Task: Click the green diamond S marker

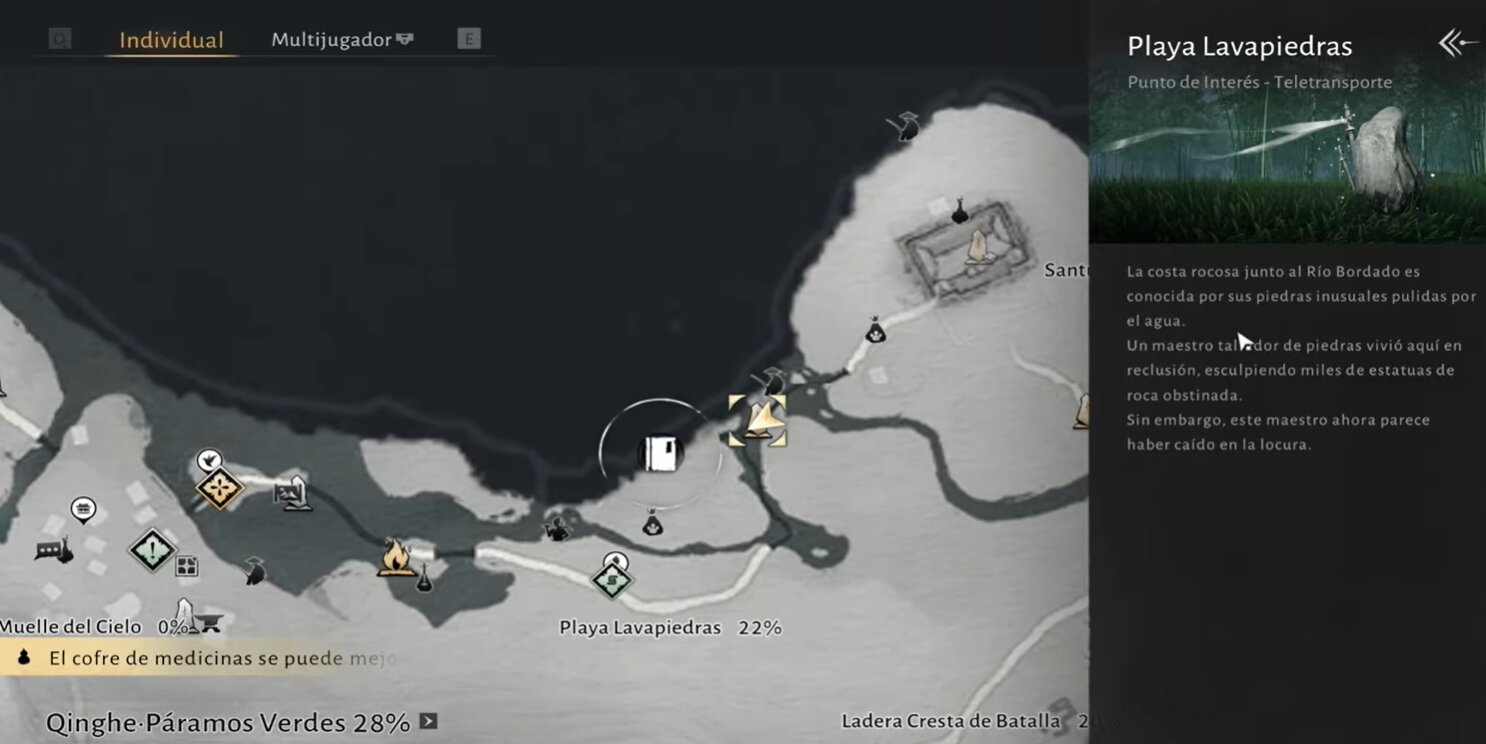Action: pyautogui.click(x=611, y=578)
